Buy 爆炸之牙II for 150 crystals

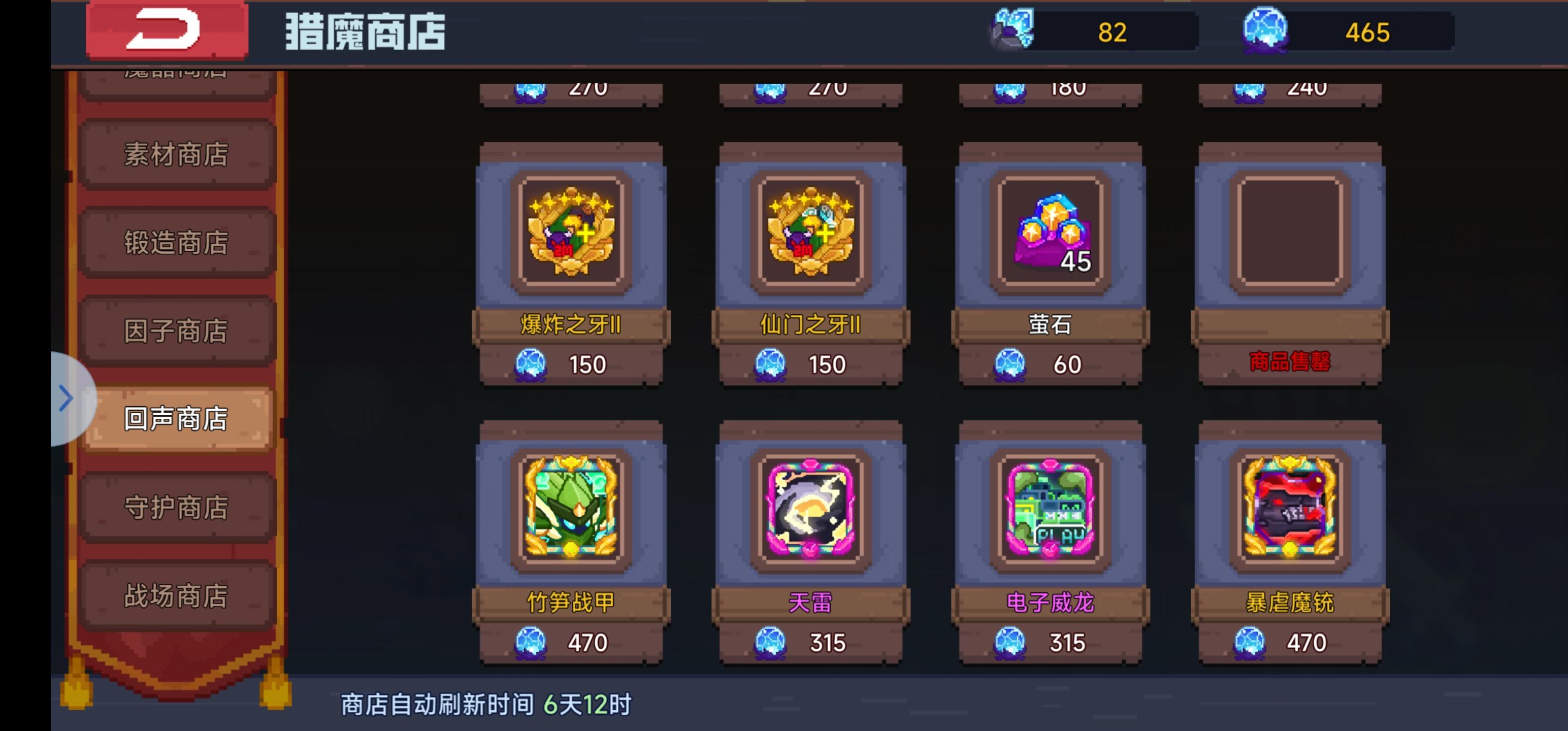click(570, 363)
